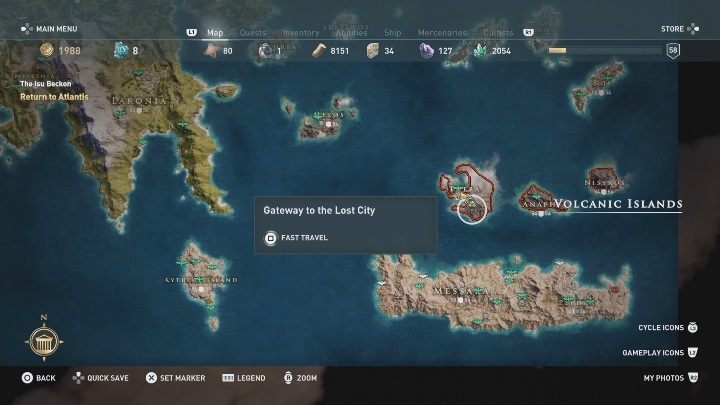Fast travel to Gateway to the Lost City
The width and height of the screenshot is (720, 405).
tap(303, 238)
